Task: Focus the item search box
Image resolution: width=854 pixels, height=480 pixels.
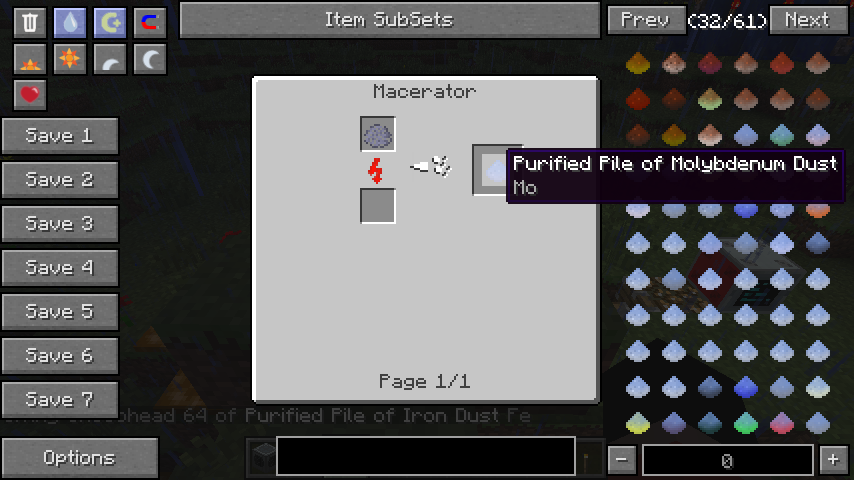Action: pos(425,456)
